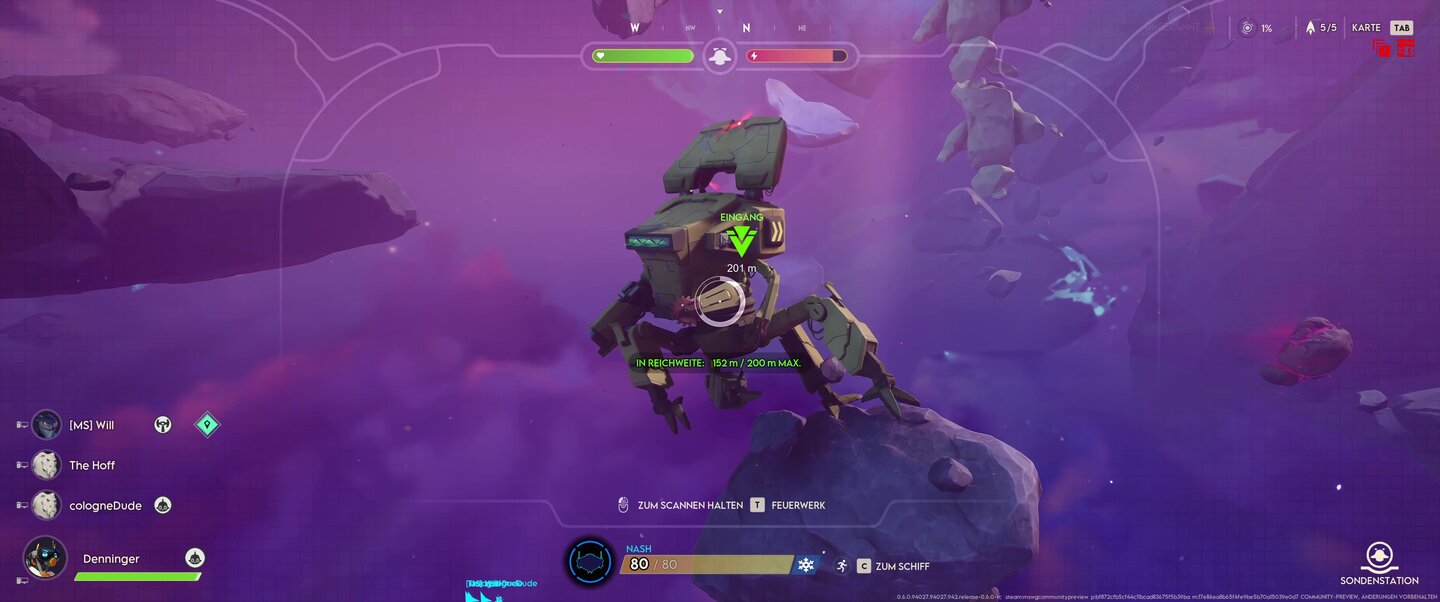Image resolution: width=1440 pixels, height=602 pixels.
Task: Click the ship icon between the status bars
Action: [x=718, y=56]
